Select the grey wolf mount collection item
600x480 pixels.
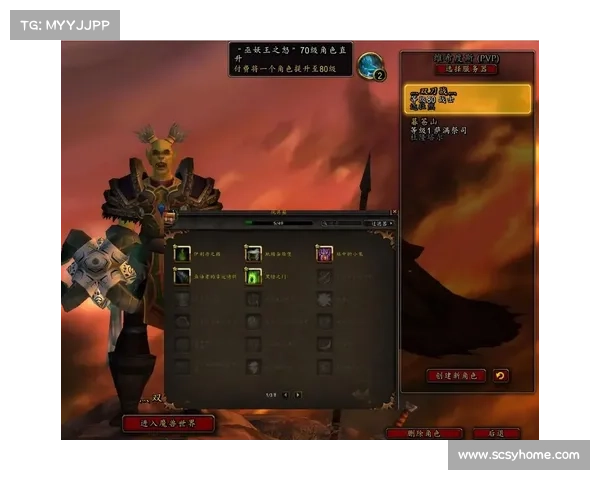tap(254, 254)
